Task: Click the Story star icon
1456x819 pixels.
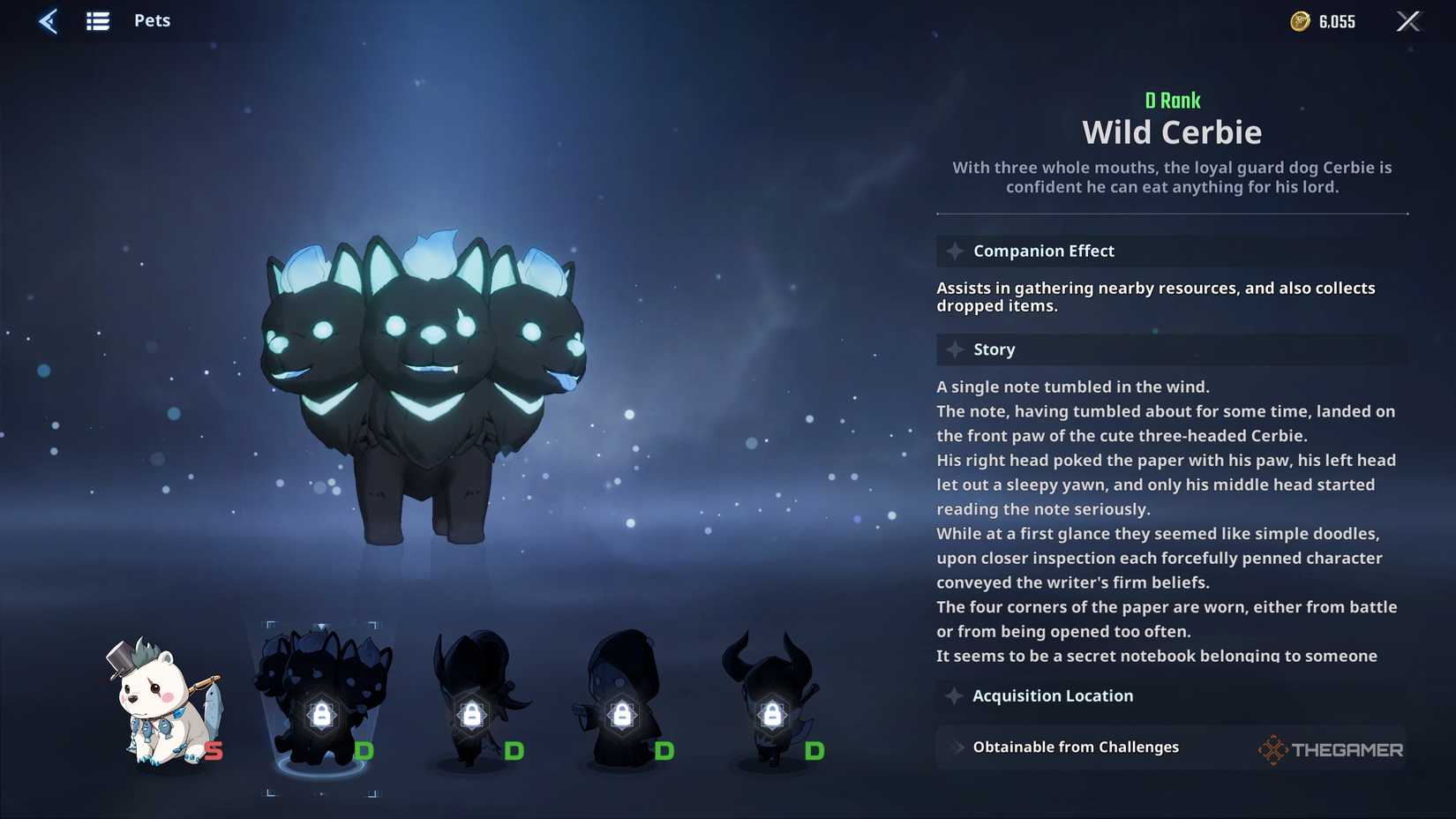Action: click(x=954, y=349)
